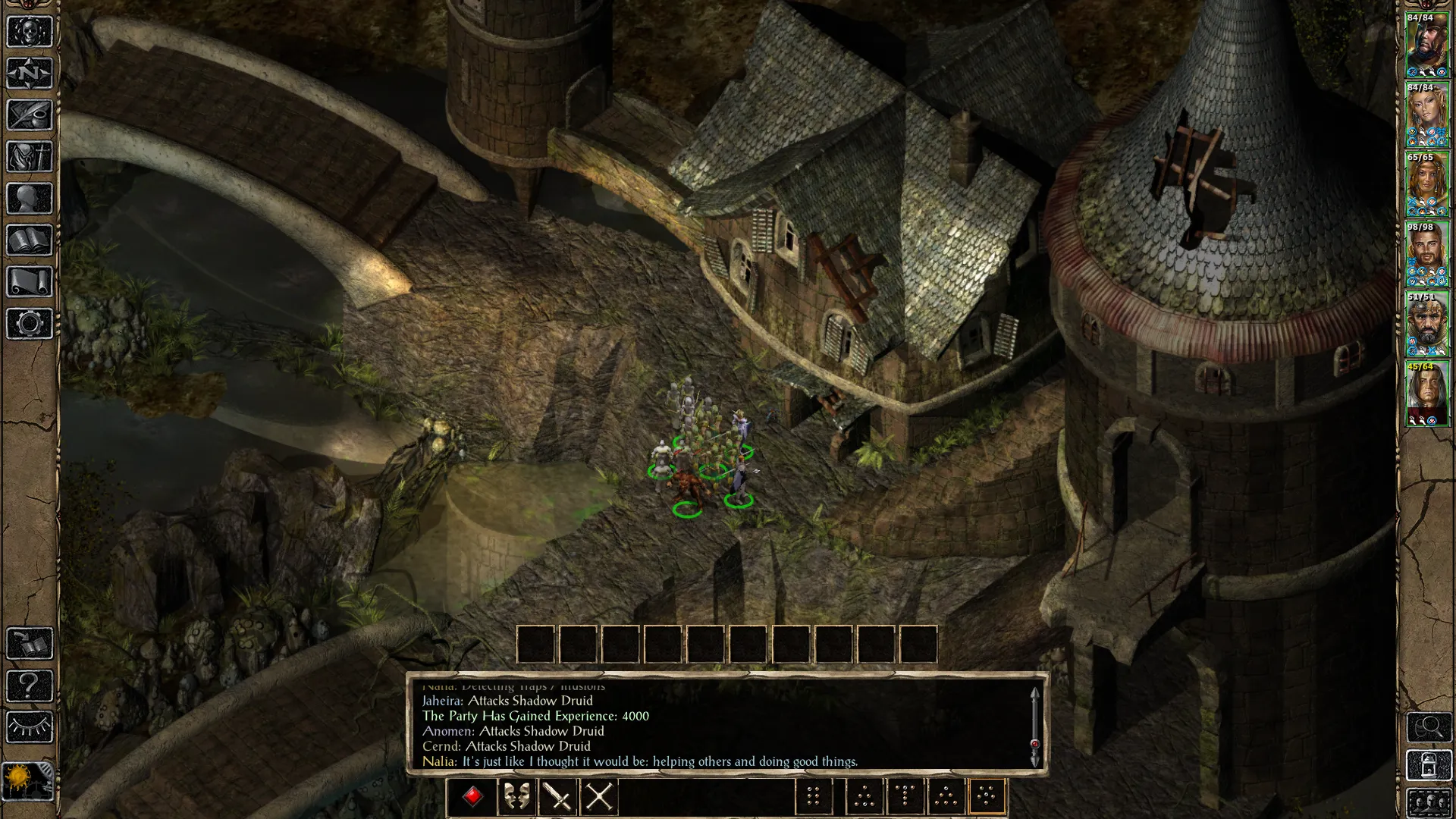Select the portrait showing 45/64 health
Viewport: 1456px width, 819px height.
1427,394
